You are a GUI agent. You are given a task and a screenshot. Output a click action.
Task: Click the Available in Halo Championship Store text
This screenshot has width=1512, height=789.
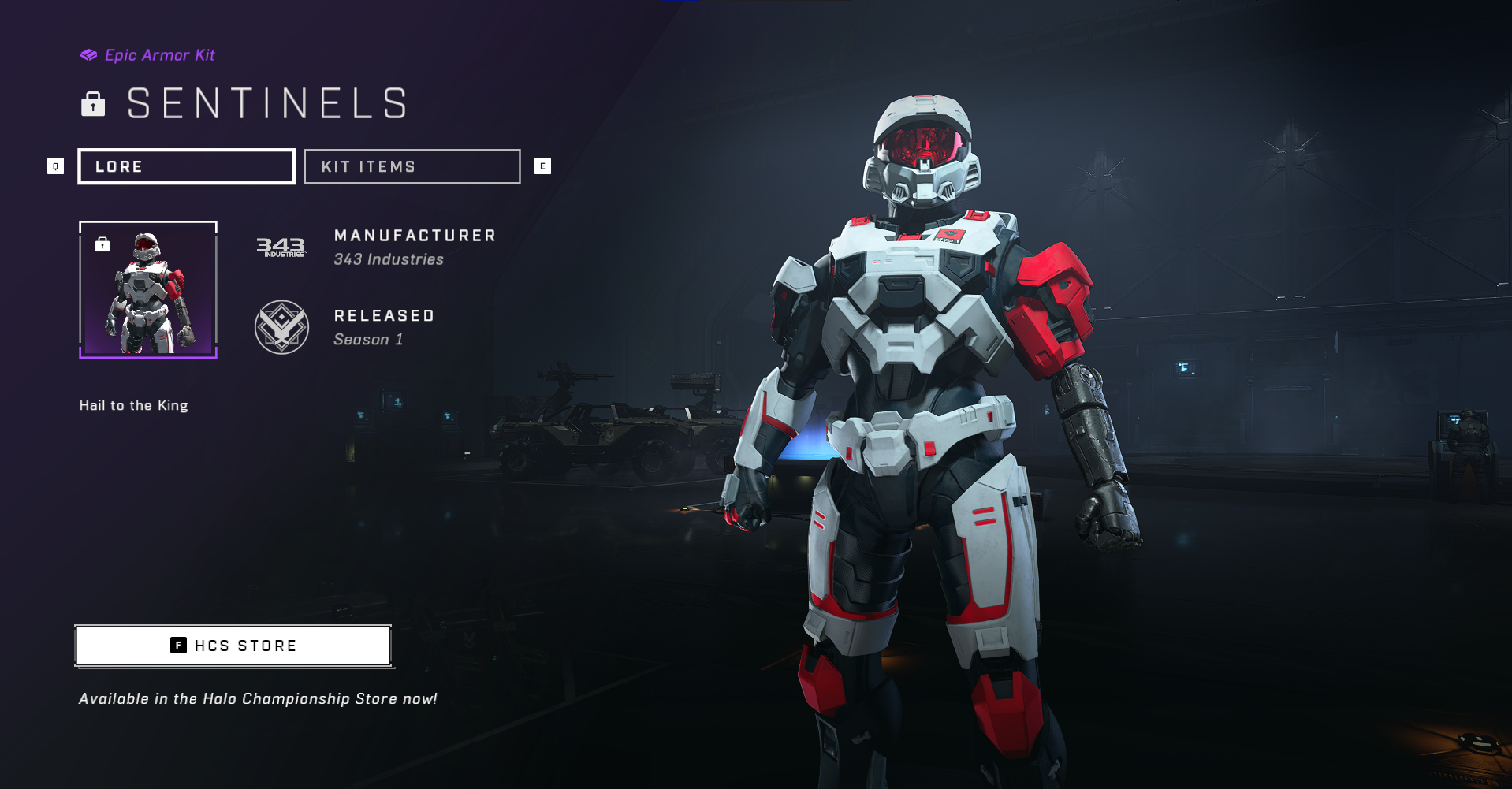[257, 698]
